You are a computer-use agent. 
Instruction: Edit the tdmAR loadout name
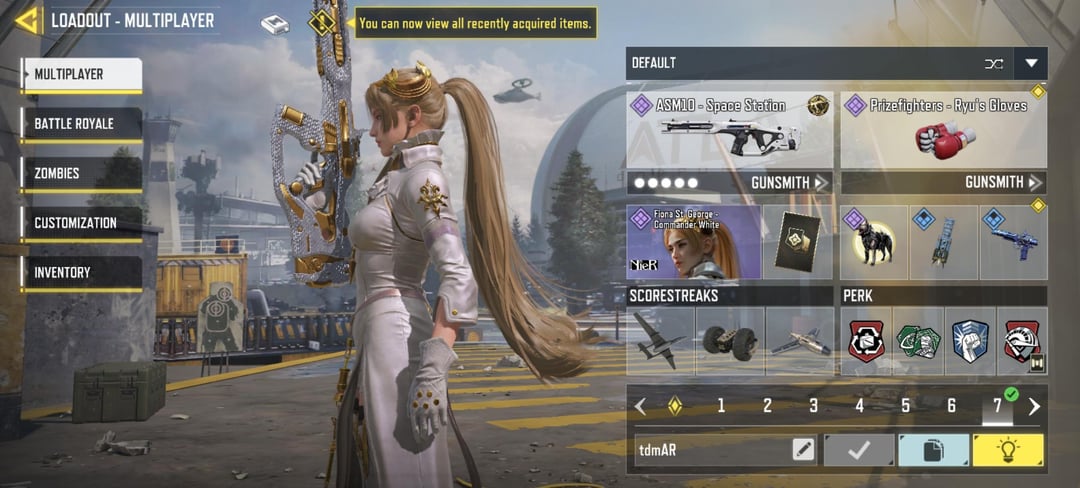(x=803, y=450)
